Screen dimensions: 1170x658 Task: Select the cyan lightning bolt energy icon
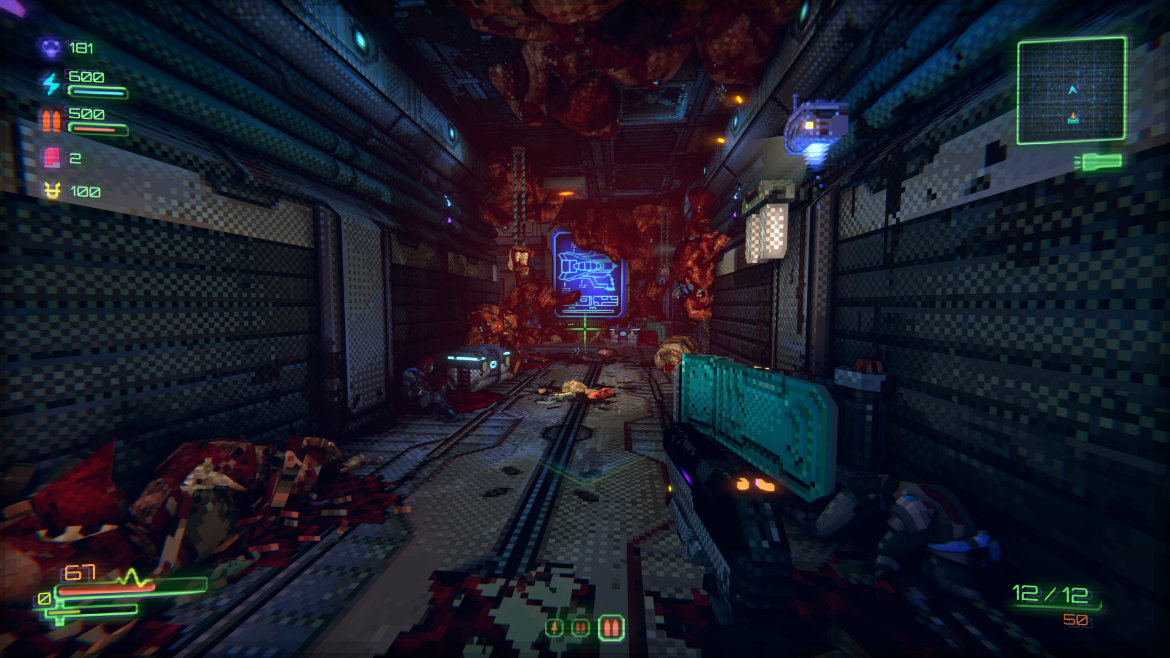[x=50, y=84]
